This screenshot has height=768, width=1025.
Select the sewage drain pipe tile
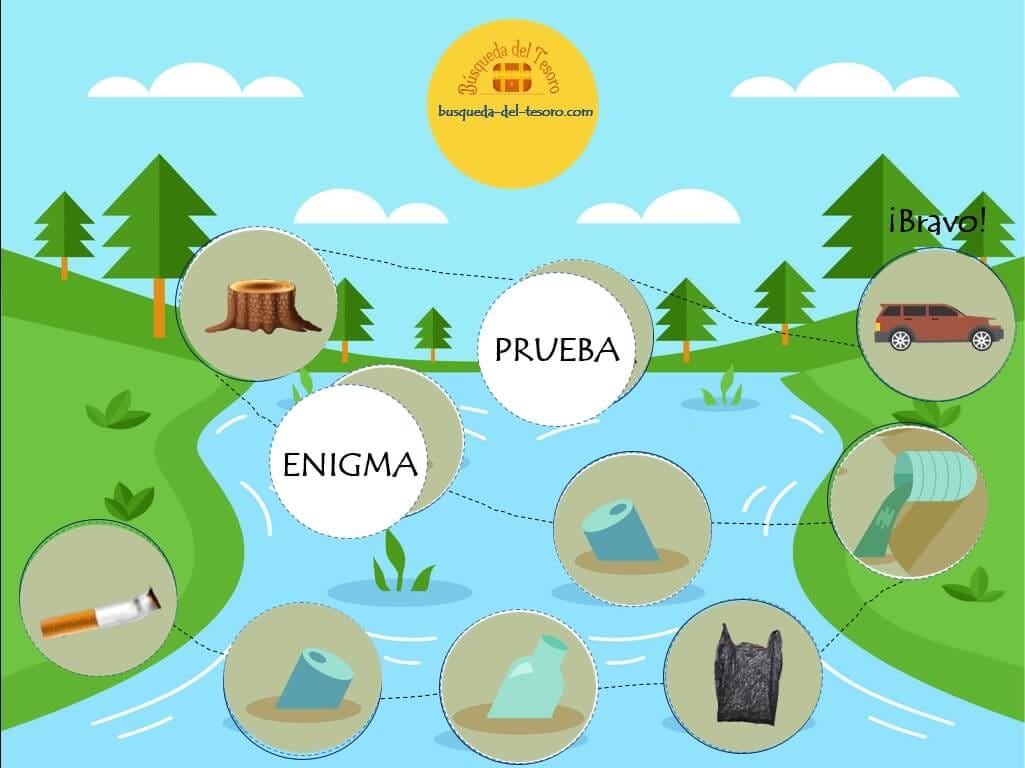(908, 502)
